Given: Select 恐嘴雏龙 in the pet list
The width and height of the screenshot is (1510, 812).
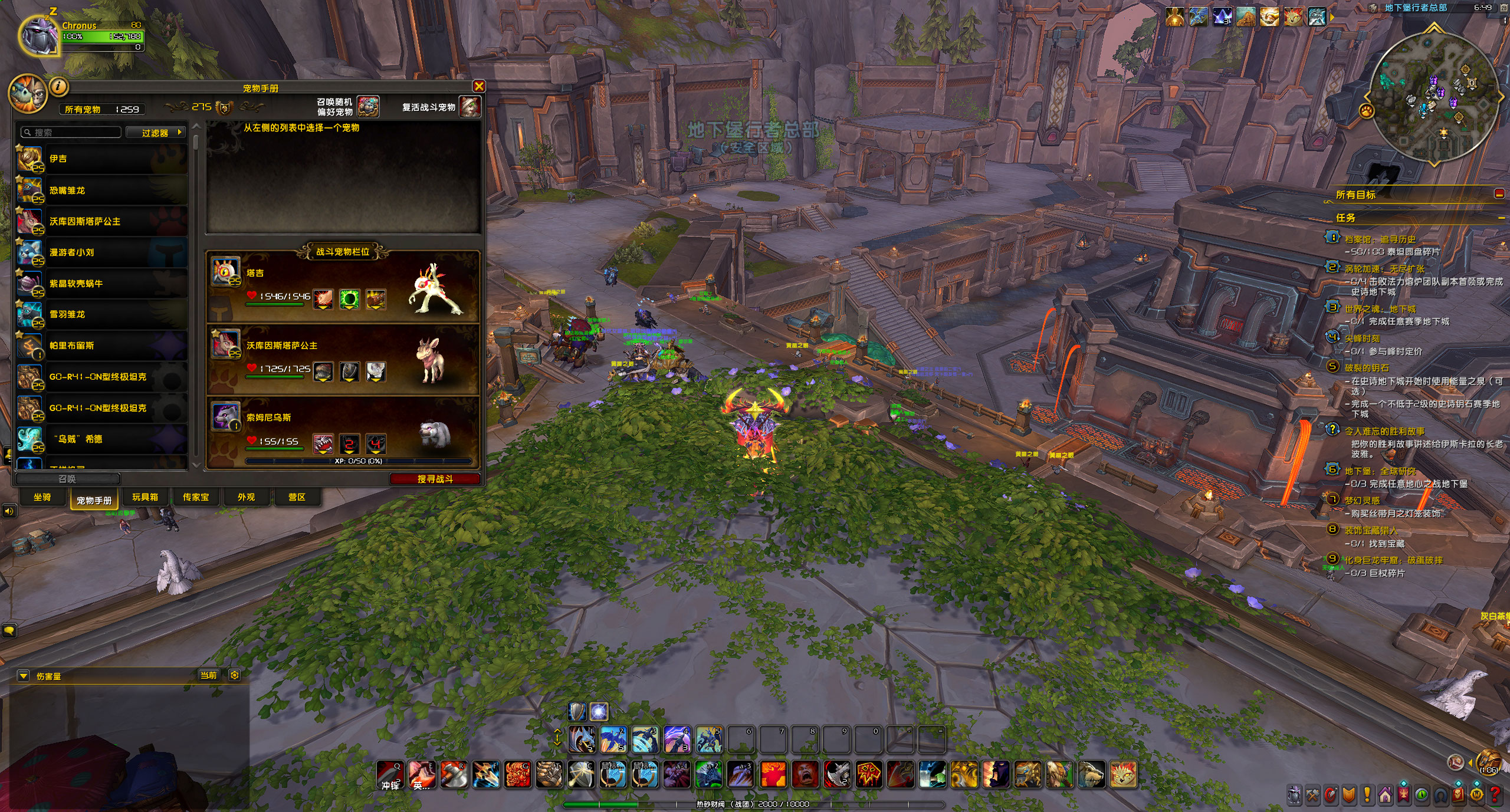Looking at the screenshot, I should [101, 190].
